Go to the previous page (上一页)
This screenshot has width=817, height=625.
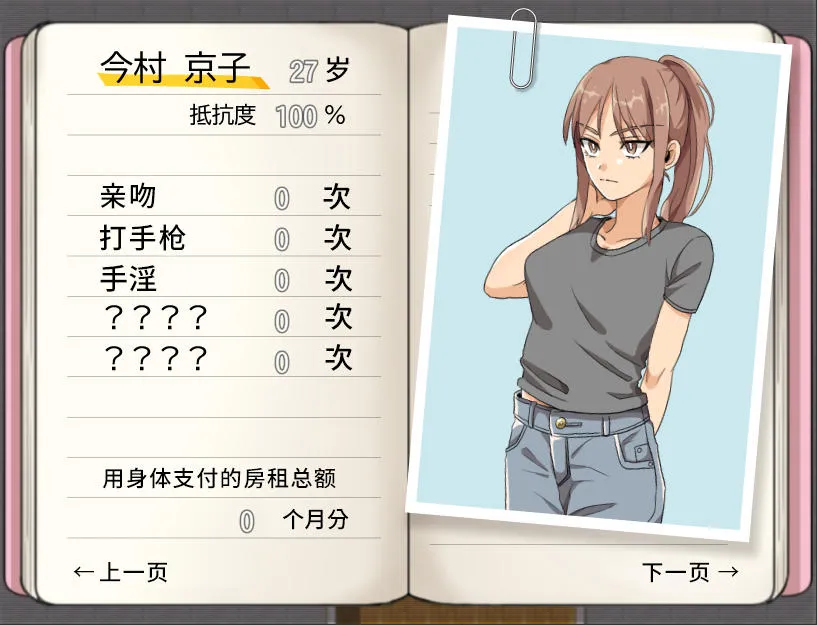121,572
